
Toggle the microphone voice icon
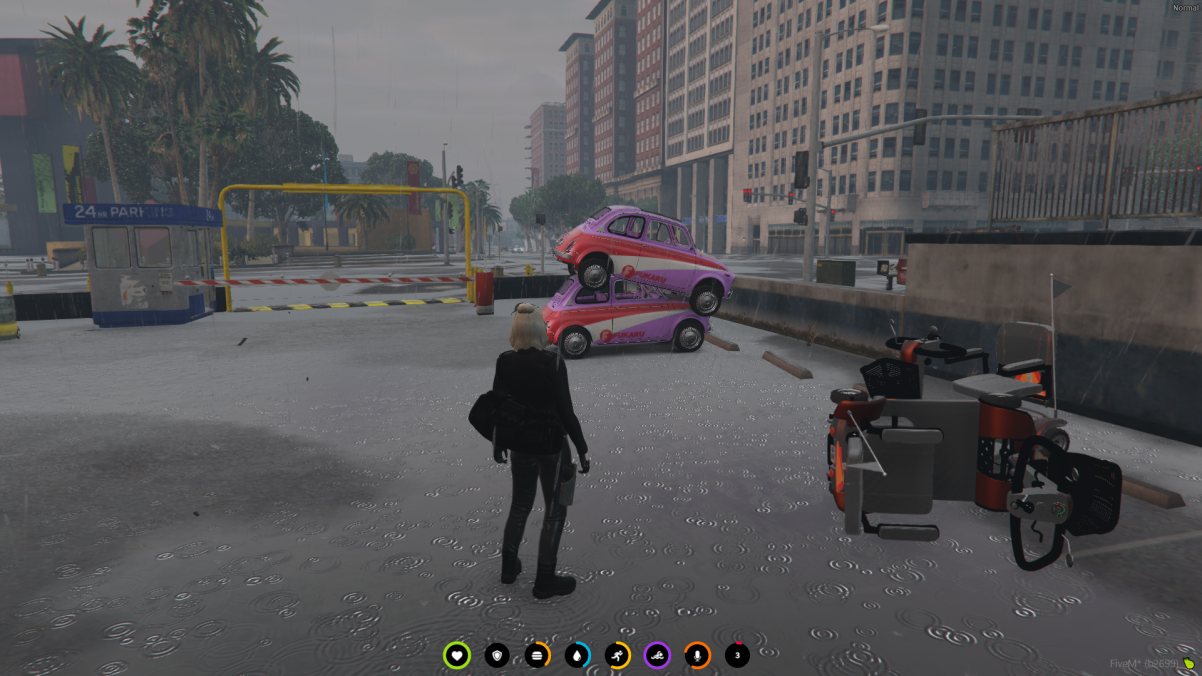697,656
